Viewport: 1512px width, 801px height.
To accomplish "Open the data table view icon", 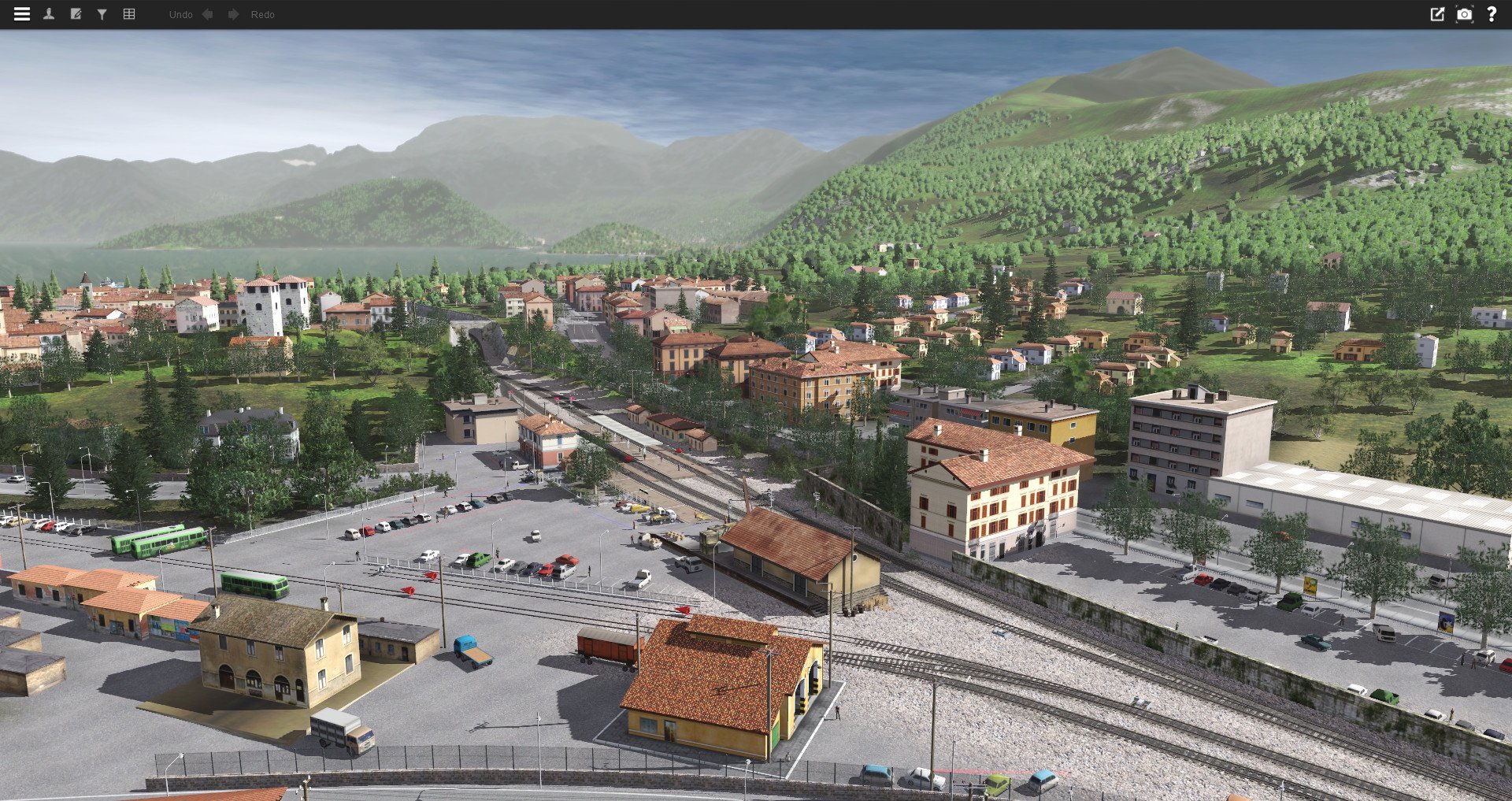I will coord(128,13).
